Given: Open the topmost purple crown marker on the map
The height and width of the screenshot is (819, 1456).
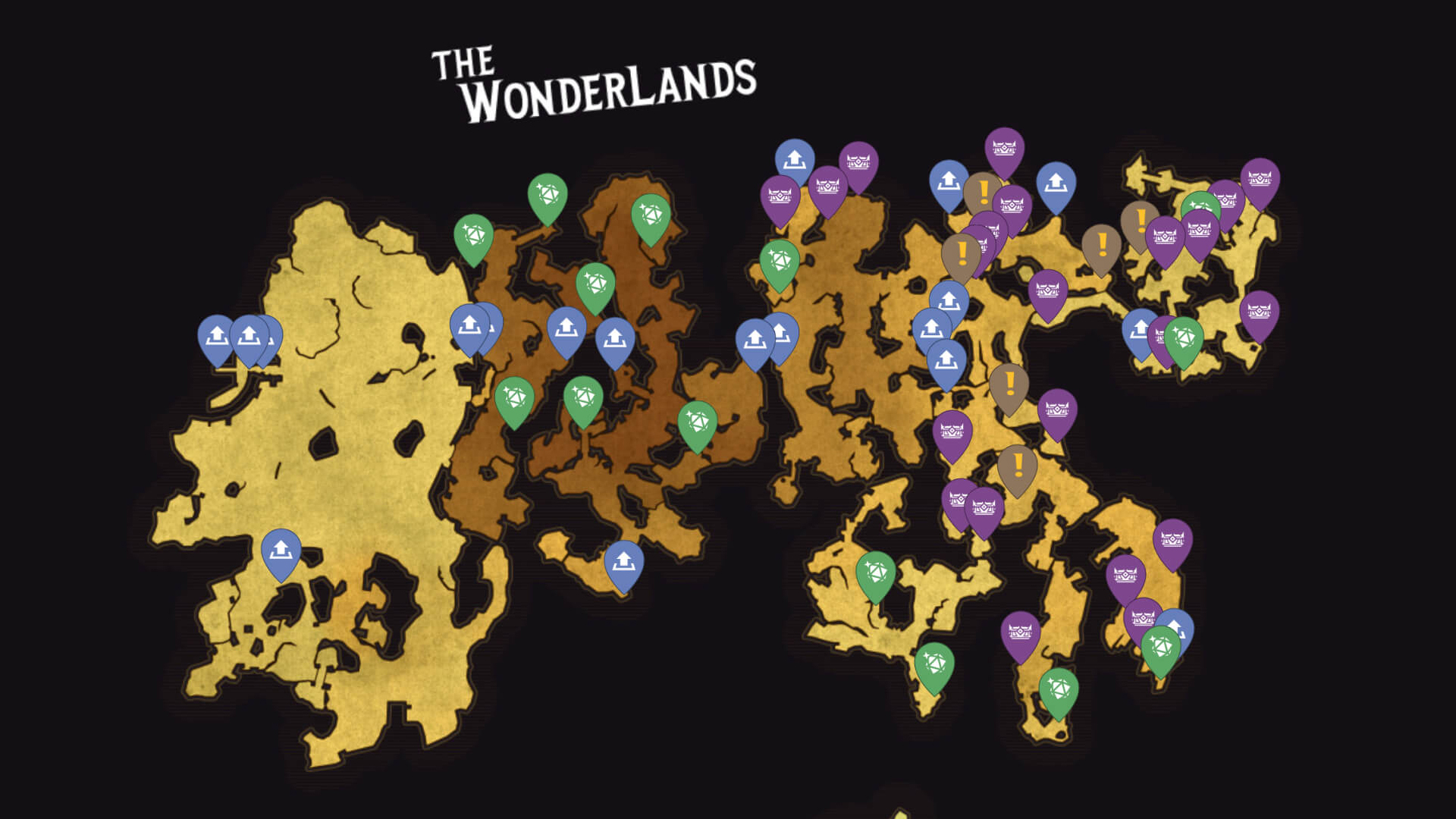Looking at the screenshot, I should pos(1003,148).
